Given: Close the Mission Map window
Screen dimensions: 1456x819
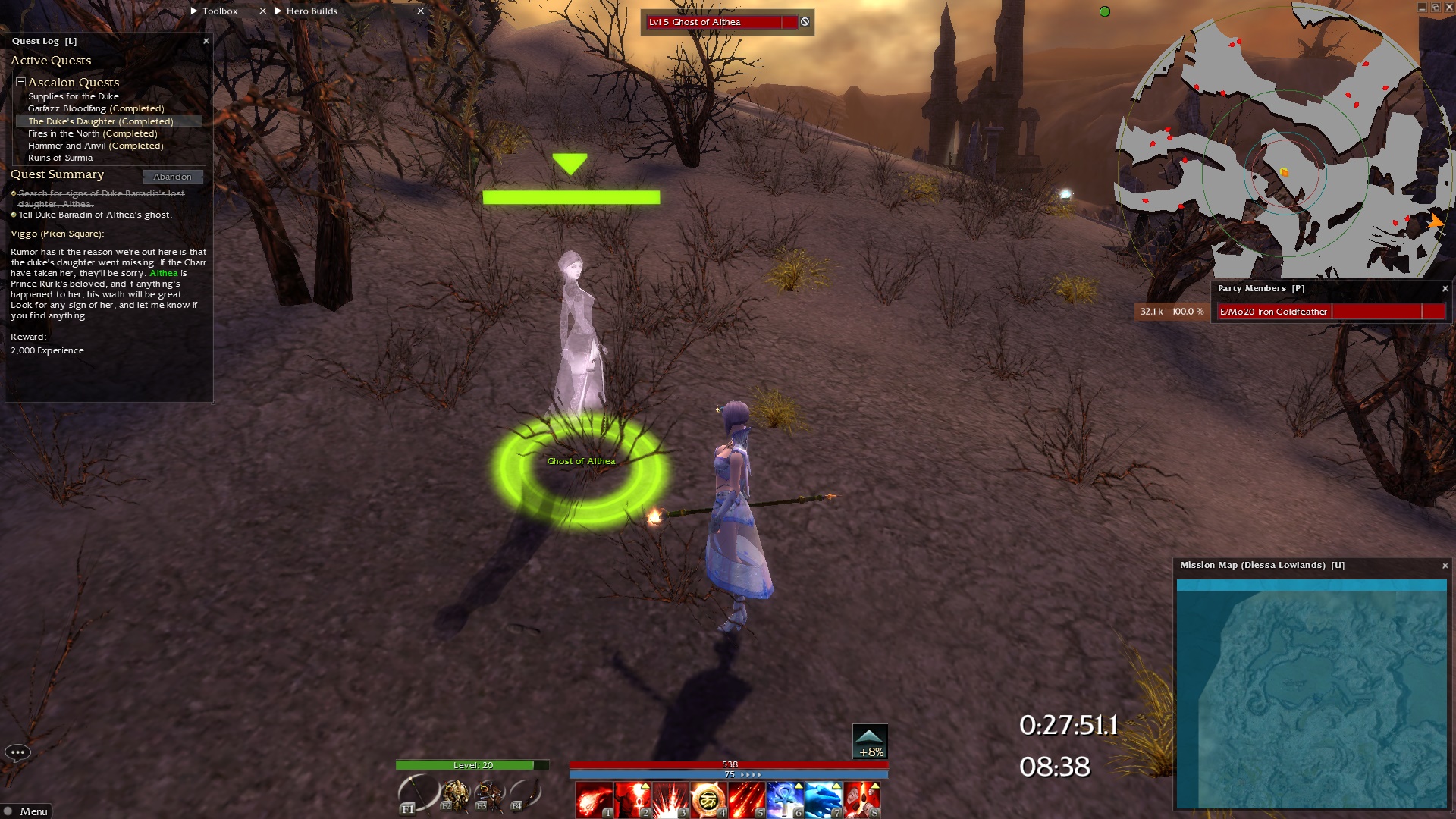Looking at the screenshot, I should pyautogui.click(x=1445, y=566).
